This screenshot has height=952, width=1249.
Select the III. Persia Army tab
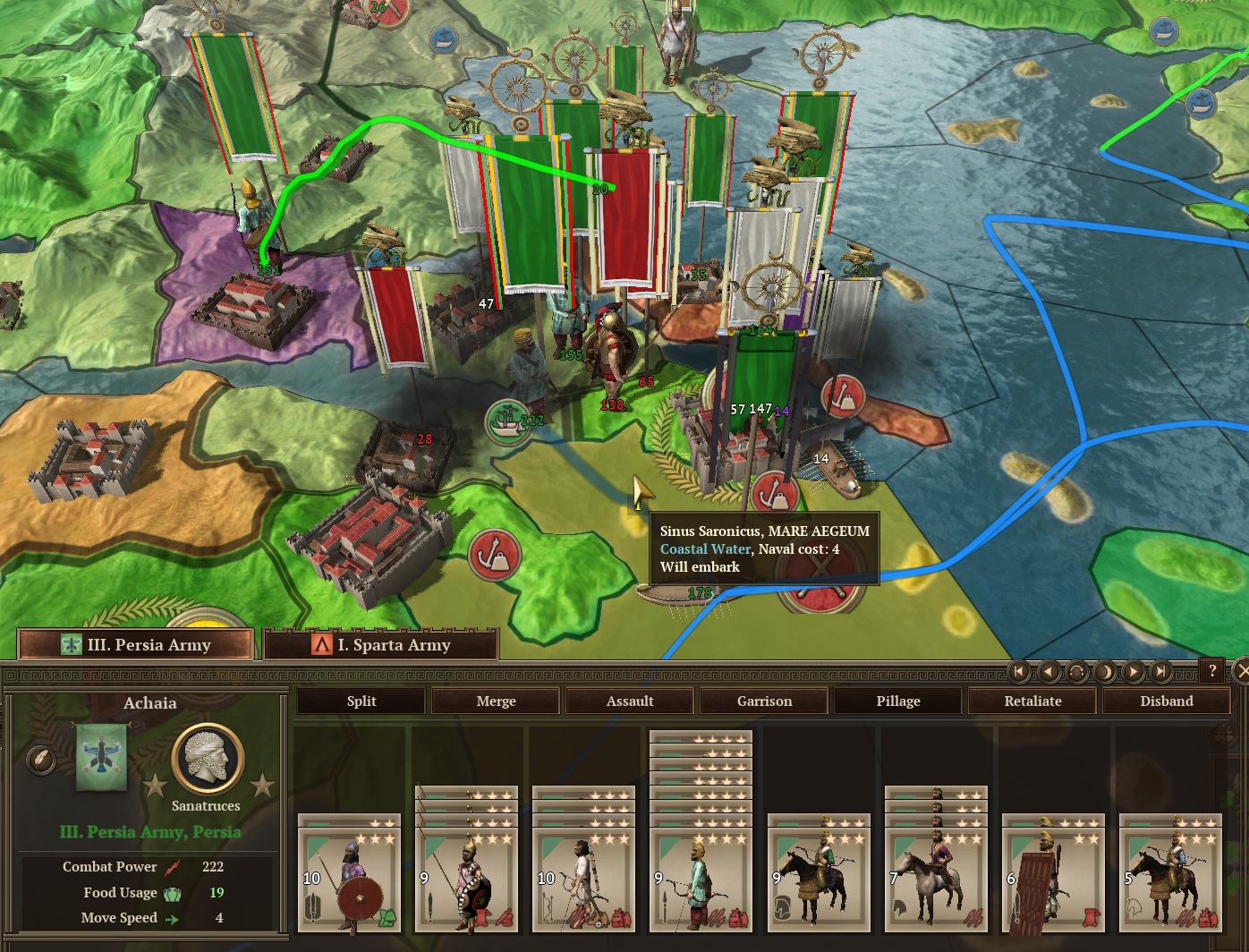coord(136,644)
